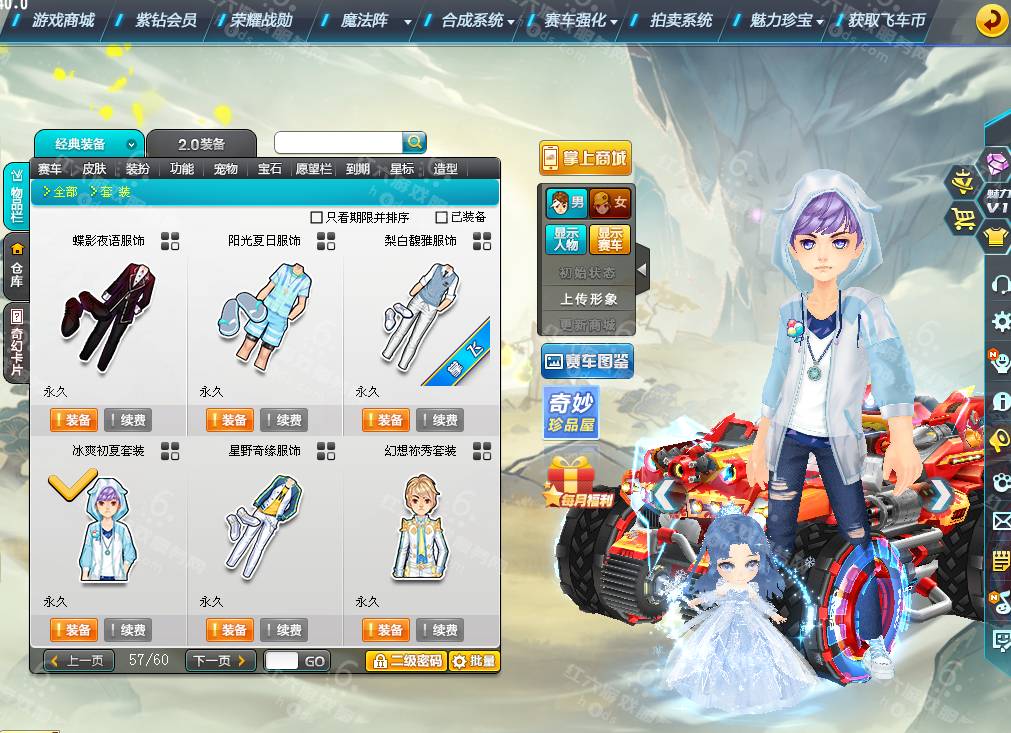The image size is (1011, 733).
Task: Open the 游戏商城 shop menu
Action: (x=63, y=20)
